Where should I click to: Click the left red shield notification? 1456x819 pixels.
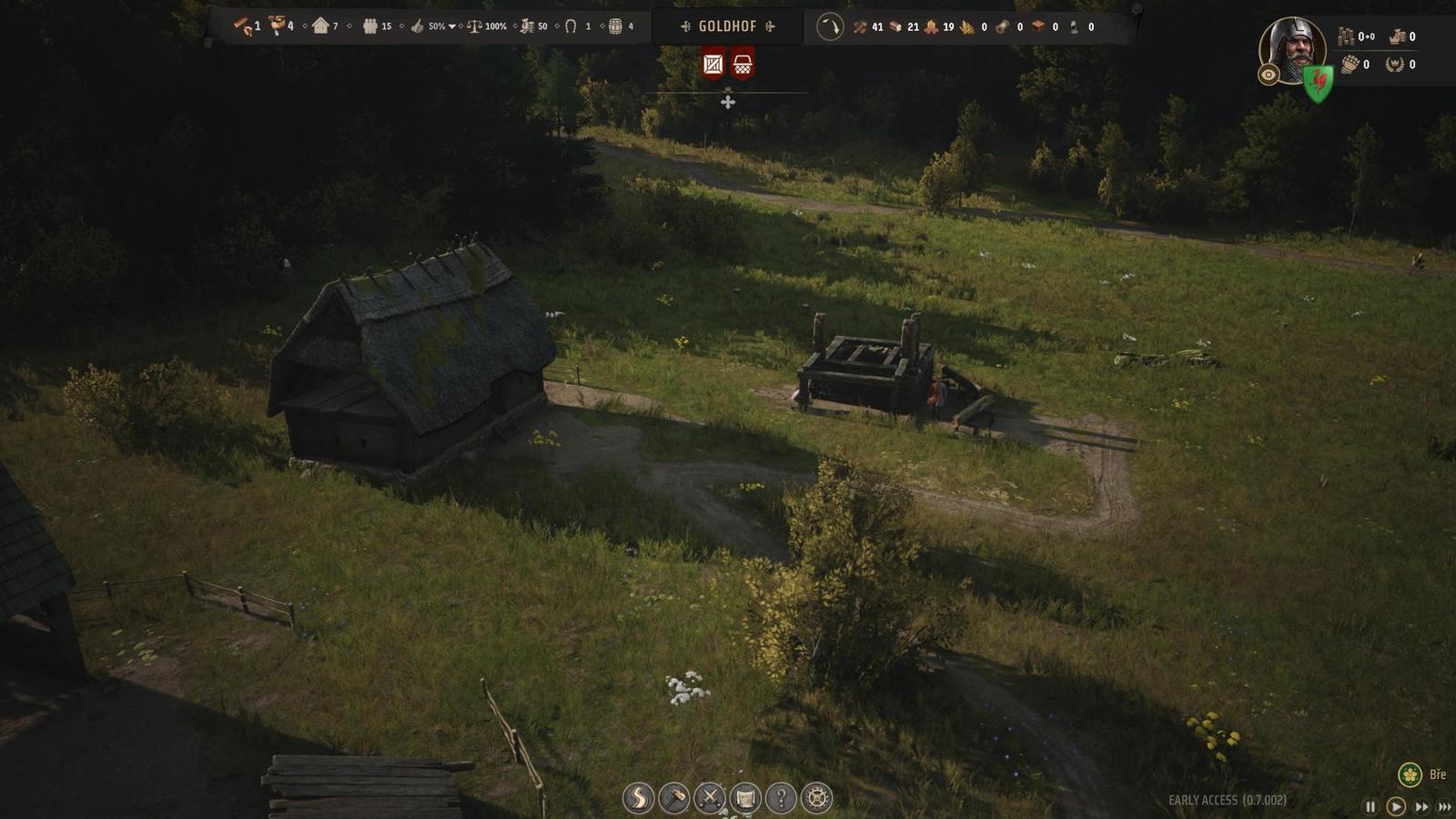712,65
